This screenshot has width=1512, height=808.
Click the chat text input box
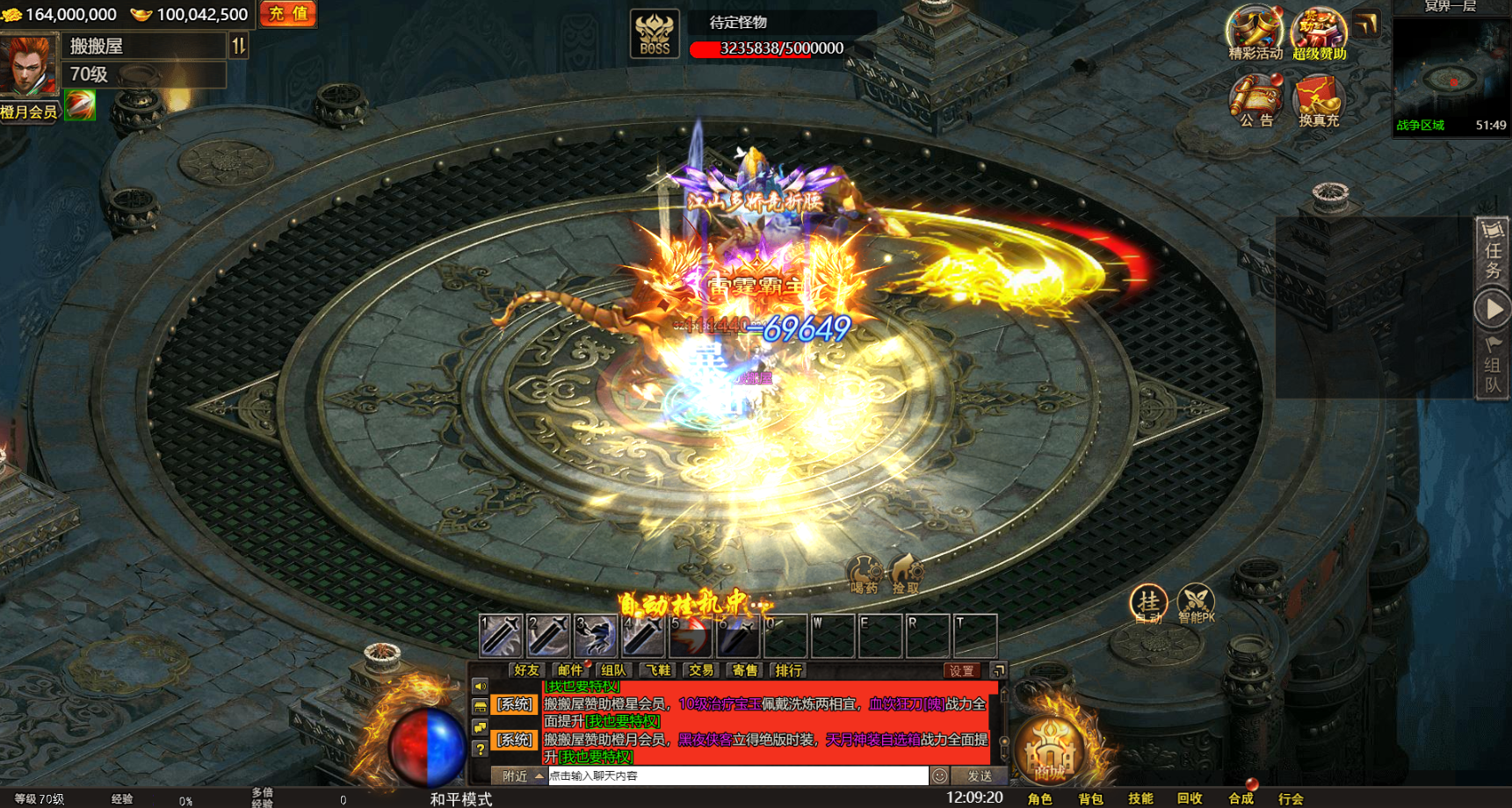coord(736,776)
